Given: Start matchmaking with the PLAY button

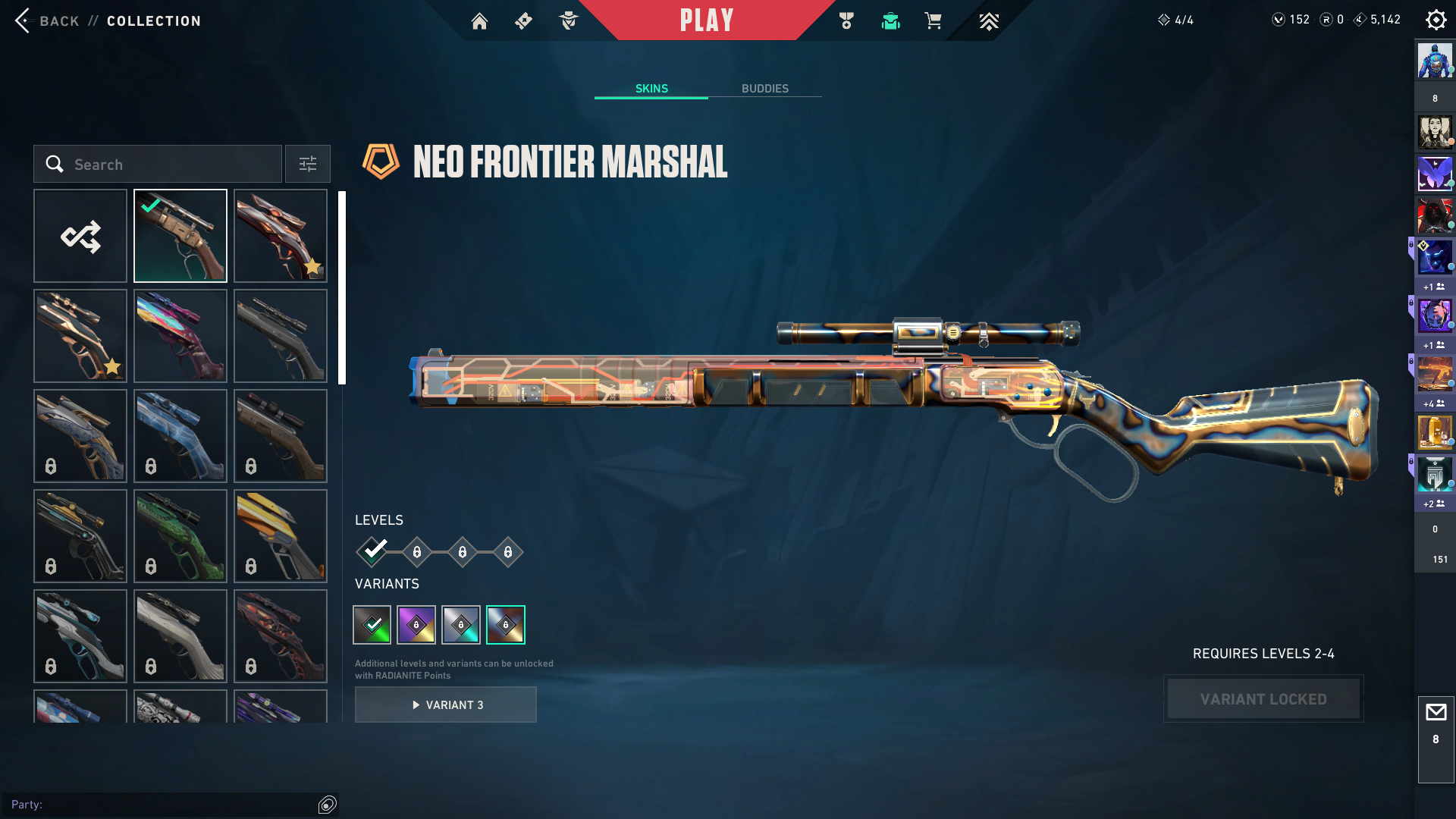Looking at the screenshot, I should point(706,20).
